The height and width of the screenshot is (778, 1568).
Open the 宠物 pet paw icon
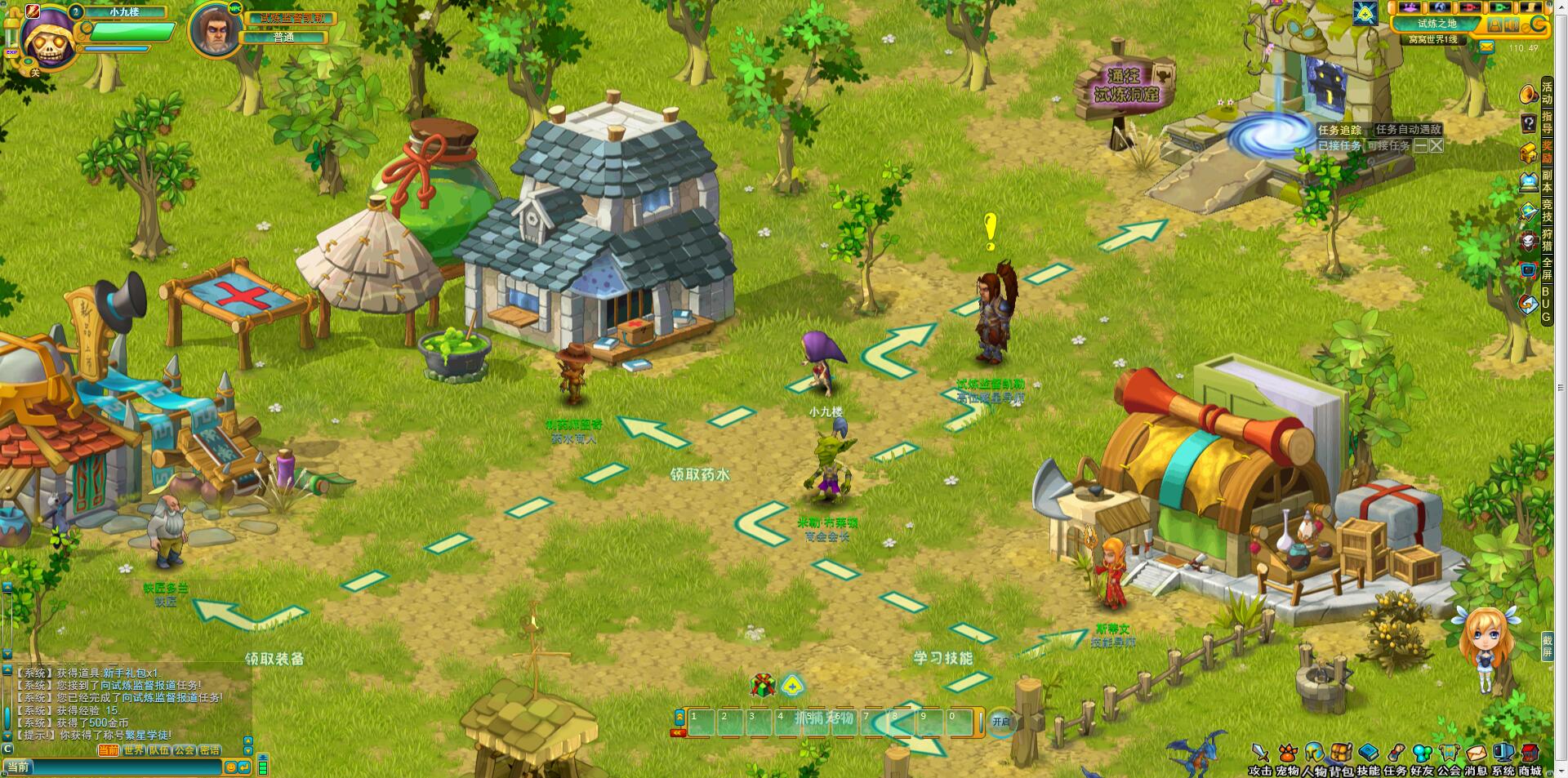(x=1288, y=753)
